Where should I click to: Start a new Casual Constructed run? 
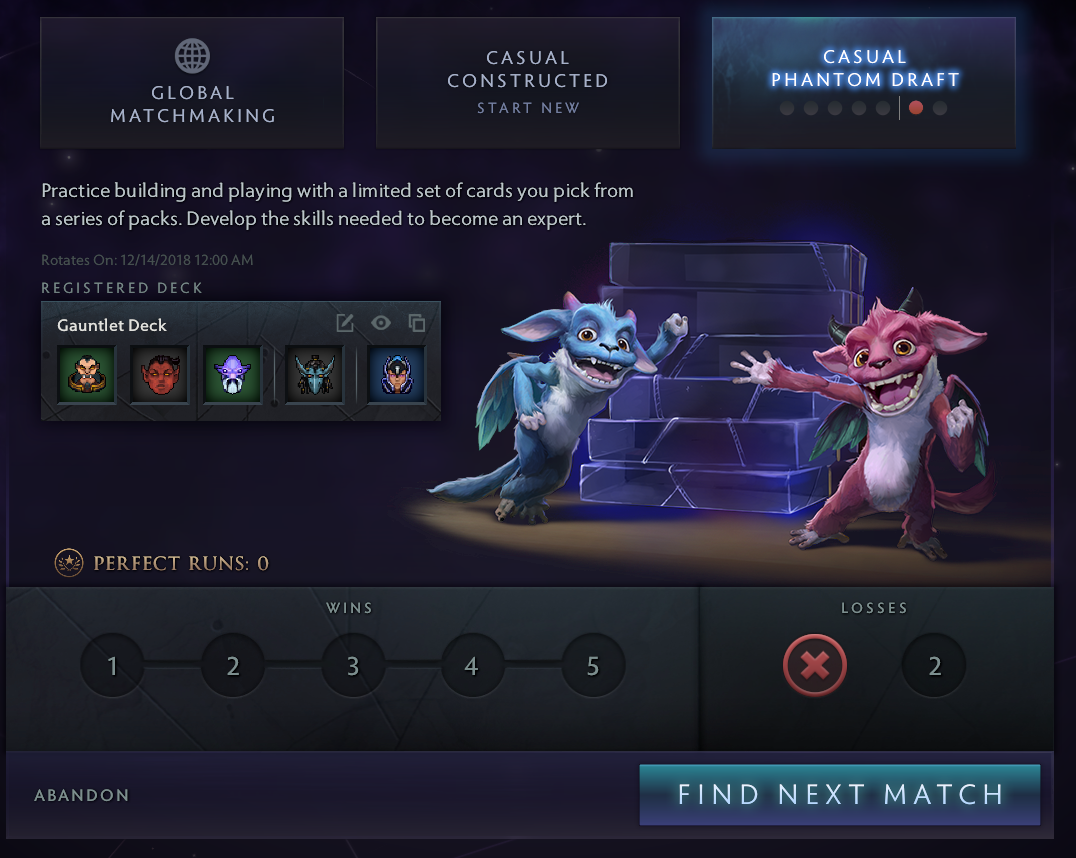tap(527, 83)
